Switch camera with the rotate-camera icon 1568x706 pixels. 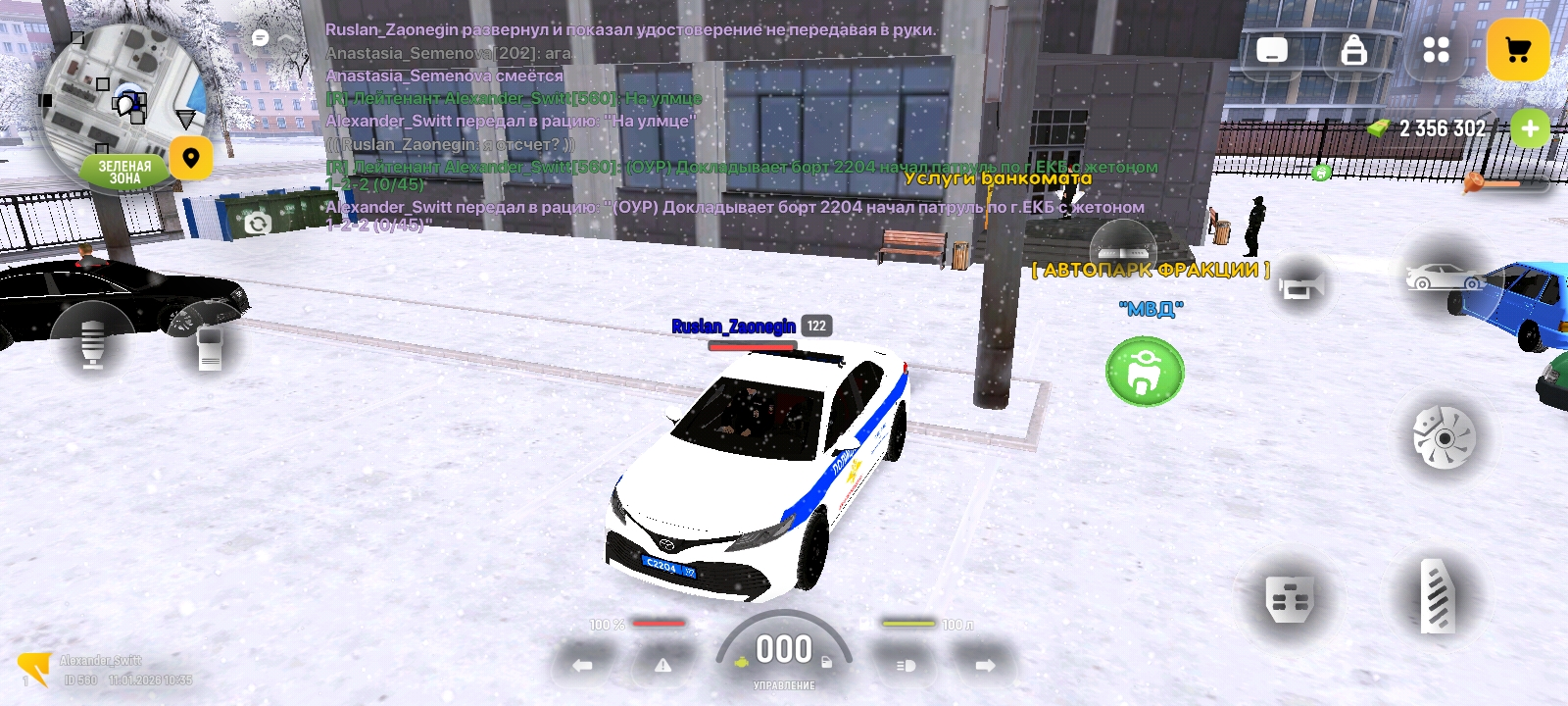(258, 225)
